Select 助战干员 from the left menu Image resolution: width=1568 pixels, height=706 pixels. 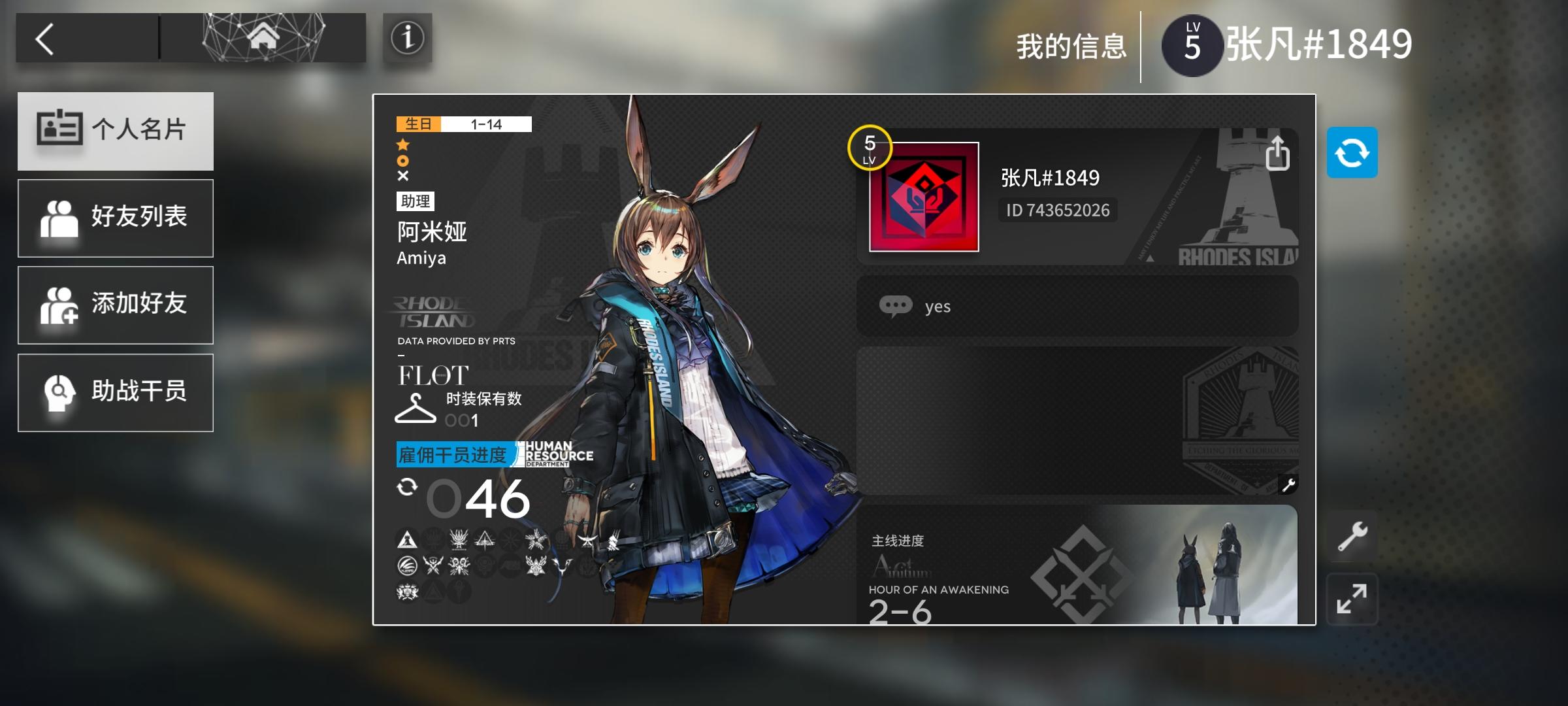click(x=116, y=392)
